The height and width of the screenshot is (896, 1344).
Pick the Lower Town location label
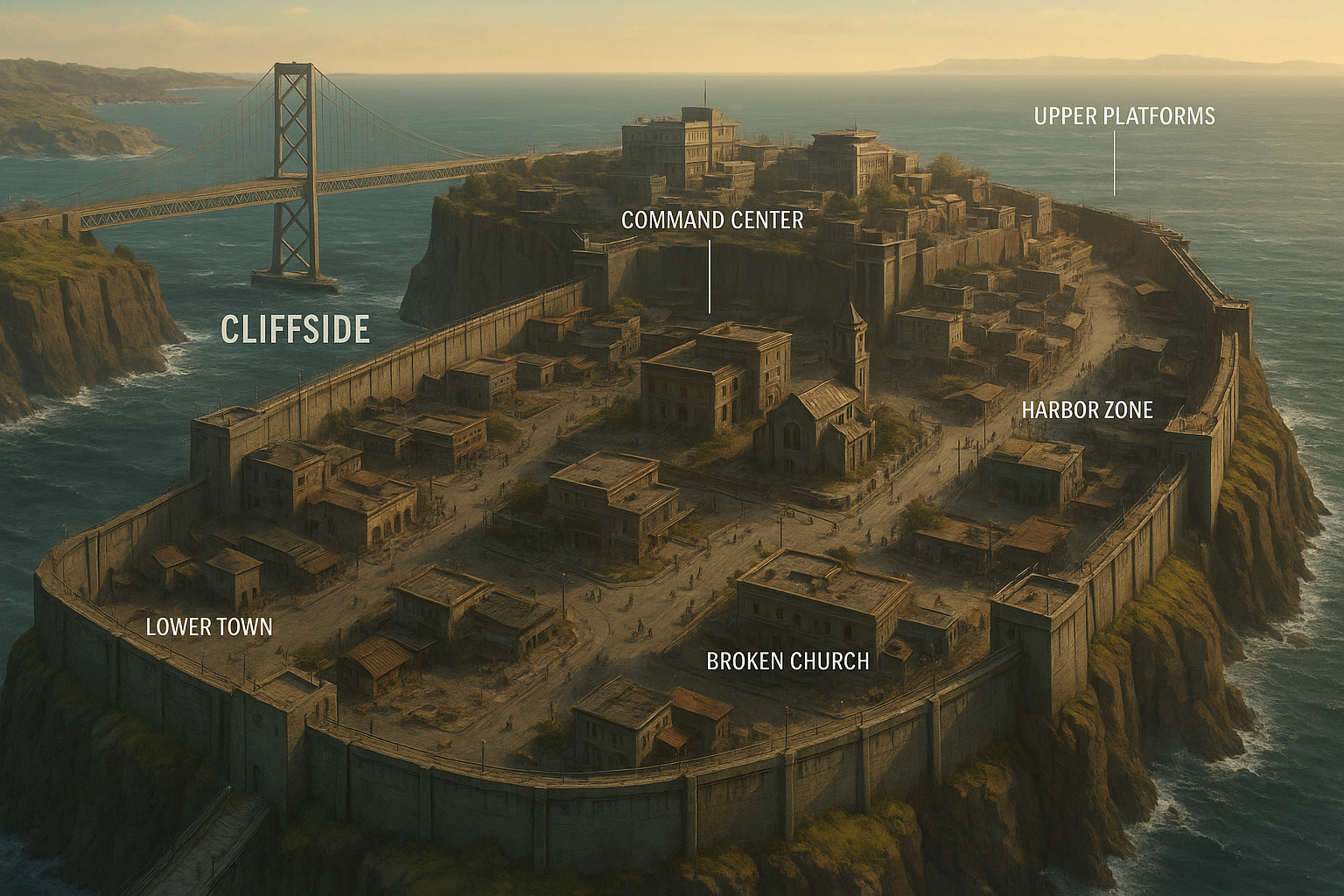(209, 626)
